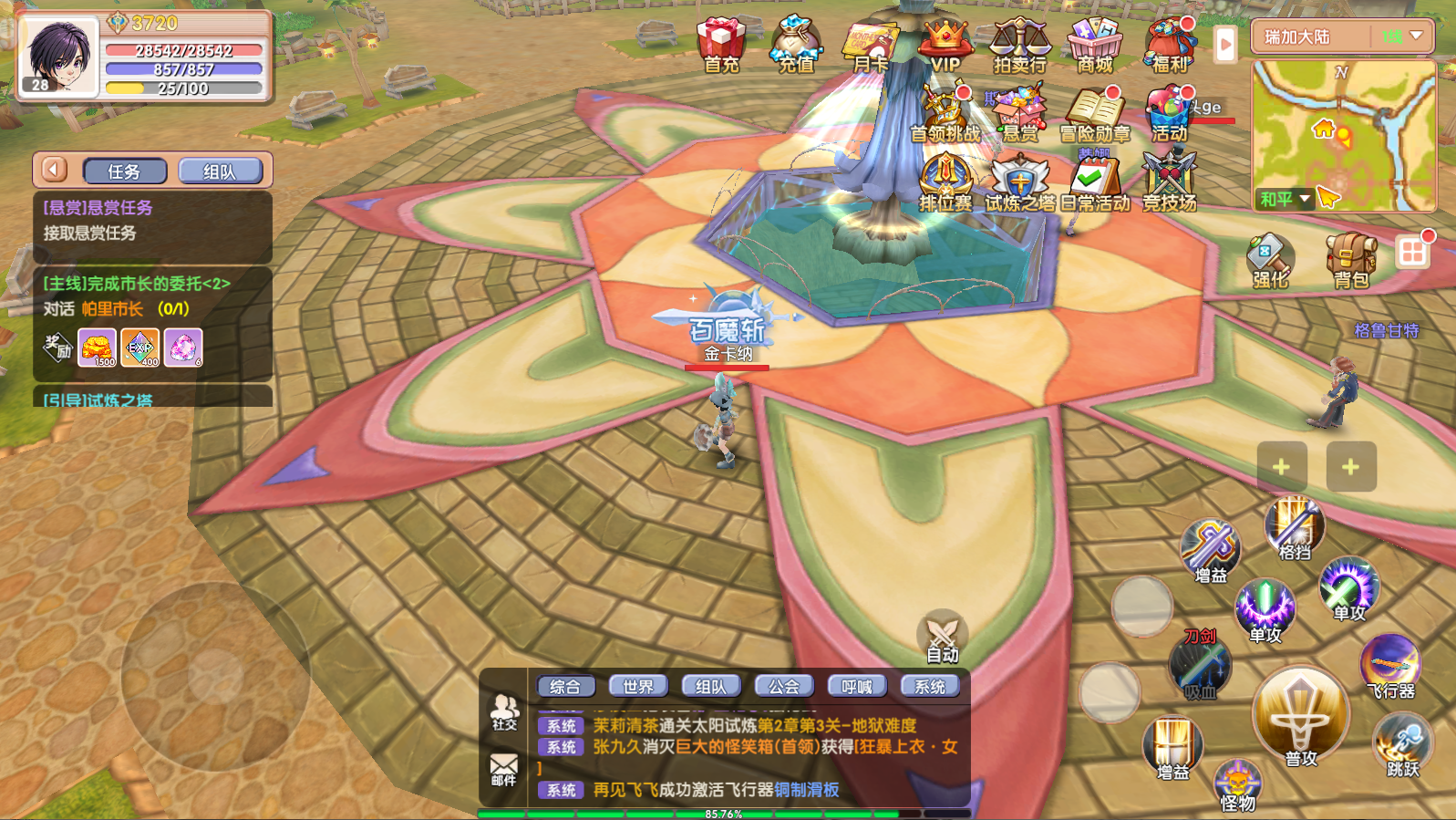The image size is (1456, 820).
Task: Open the 背包 backpack
Action: pyautogui.click(x=1350, y=259)
